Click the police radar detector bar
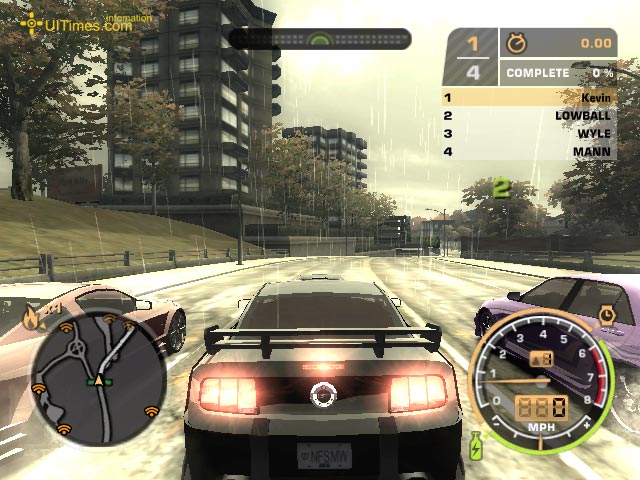 320,39
